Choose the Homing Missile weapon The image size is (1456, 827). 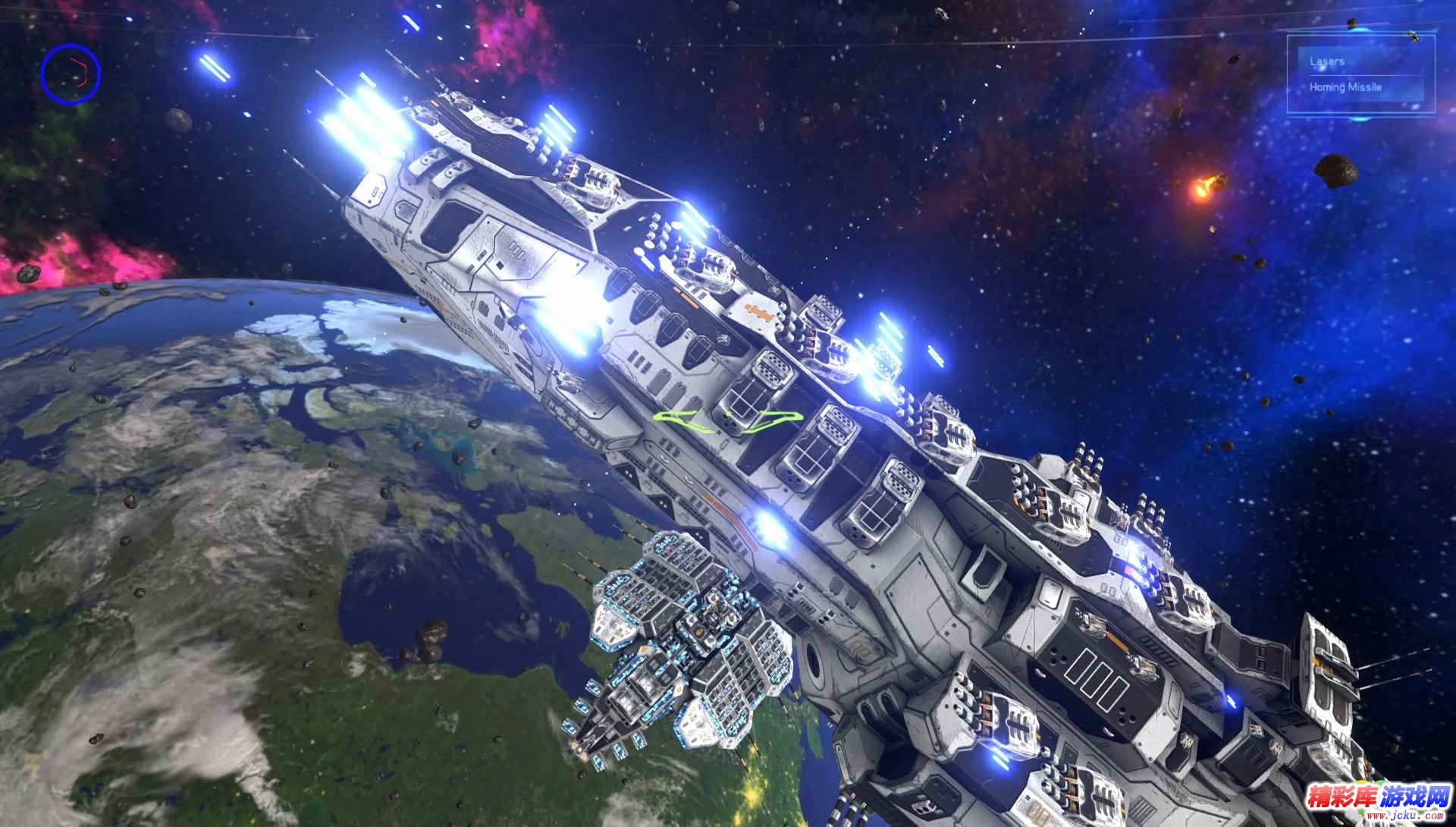(x=1345, y=87)
